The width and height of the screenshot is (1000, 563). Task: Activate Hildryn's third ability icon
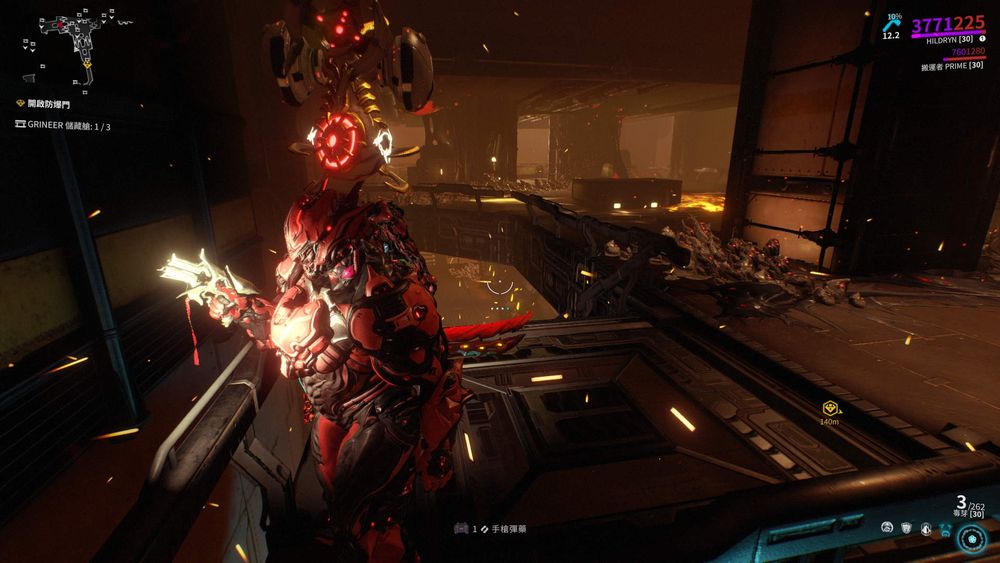(926, 527)
